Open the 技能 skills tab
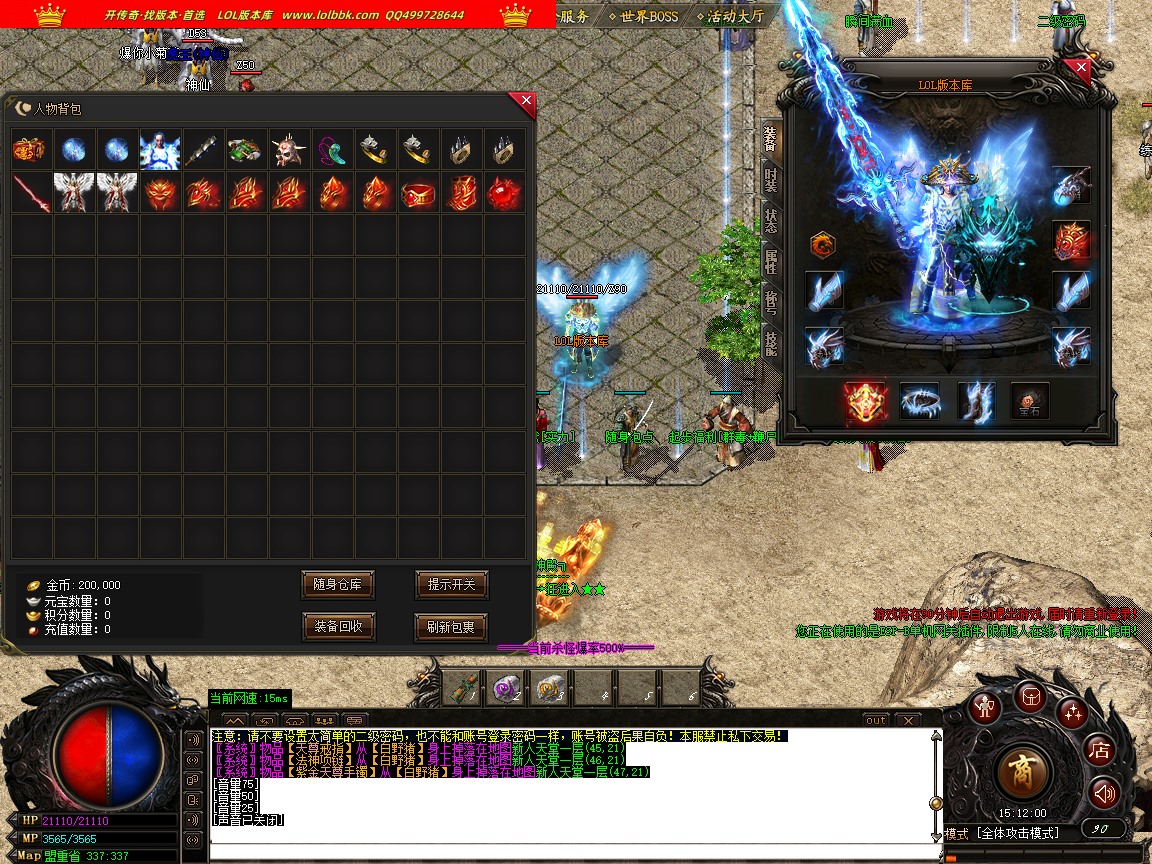The height and width of the screenshot is (864, 1152). (770, 344)
